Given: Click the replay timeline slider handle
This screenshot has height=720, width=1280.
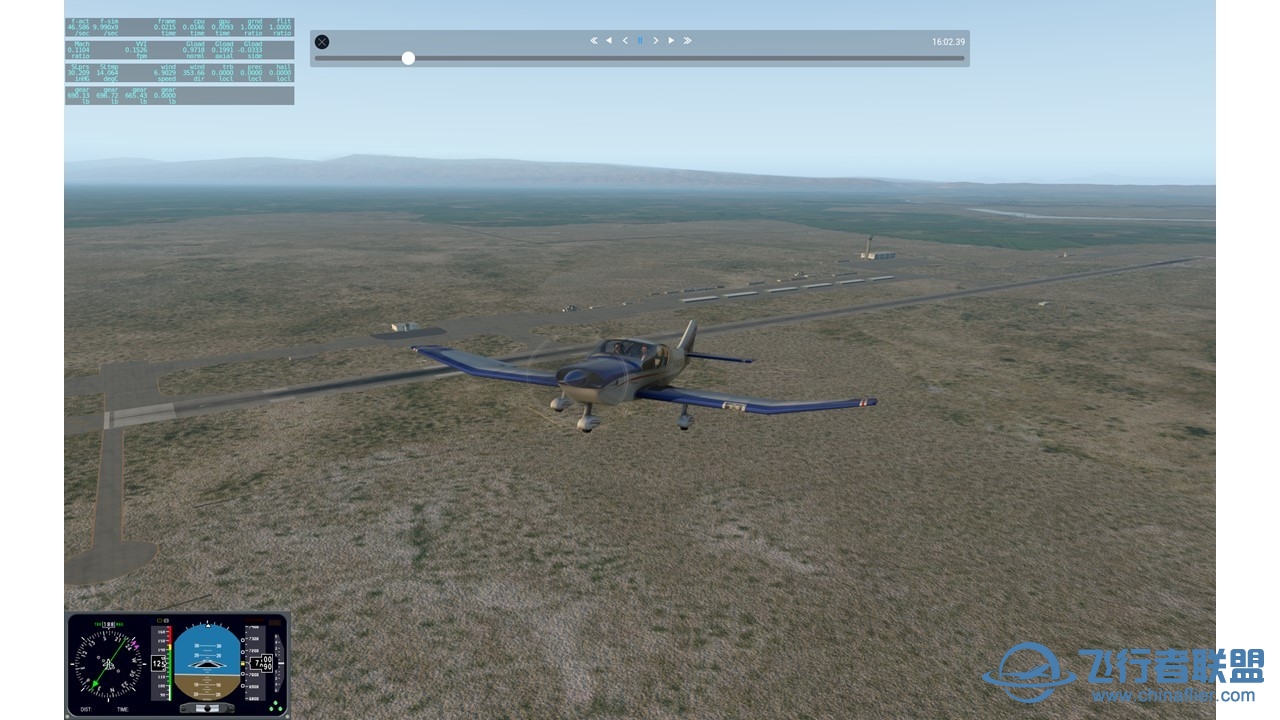Looking at the screenshot, I should pos(408,58).
